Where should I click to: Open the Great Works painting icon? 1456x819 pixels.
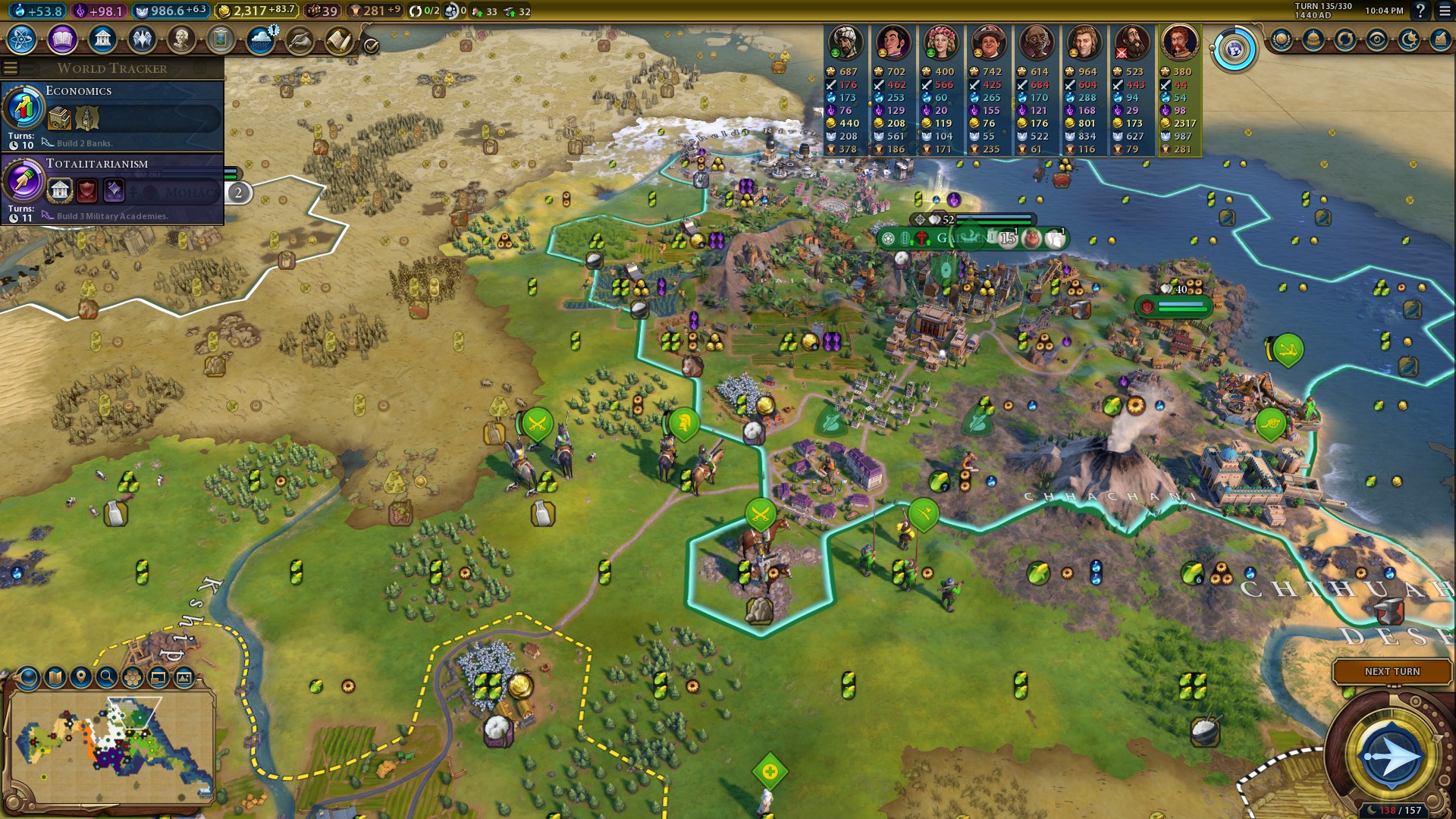[x=221, y=39]
